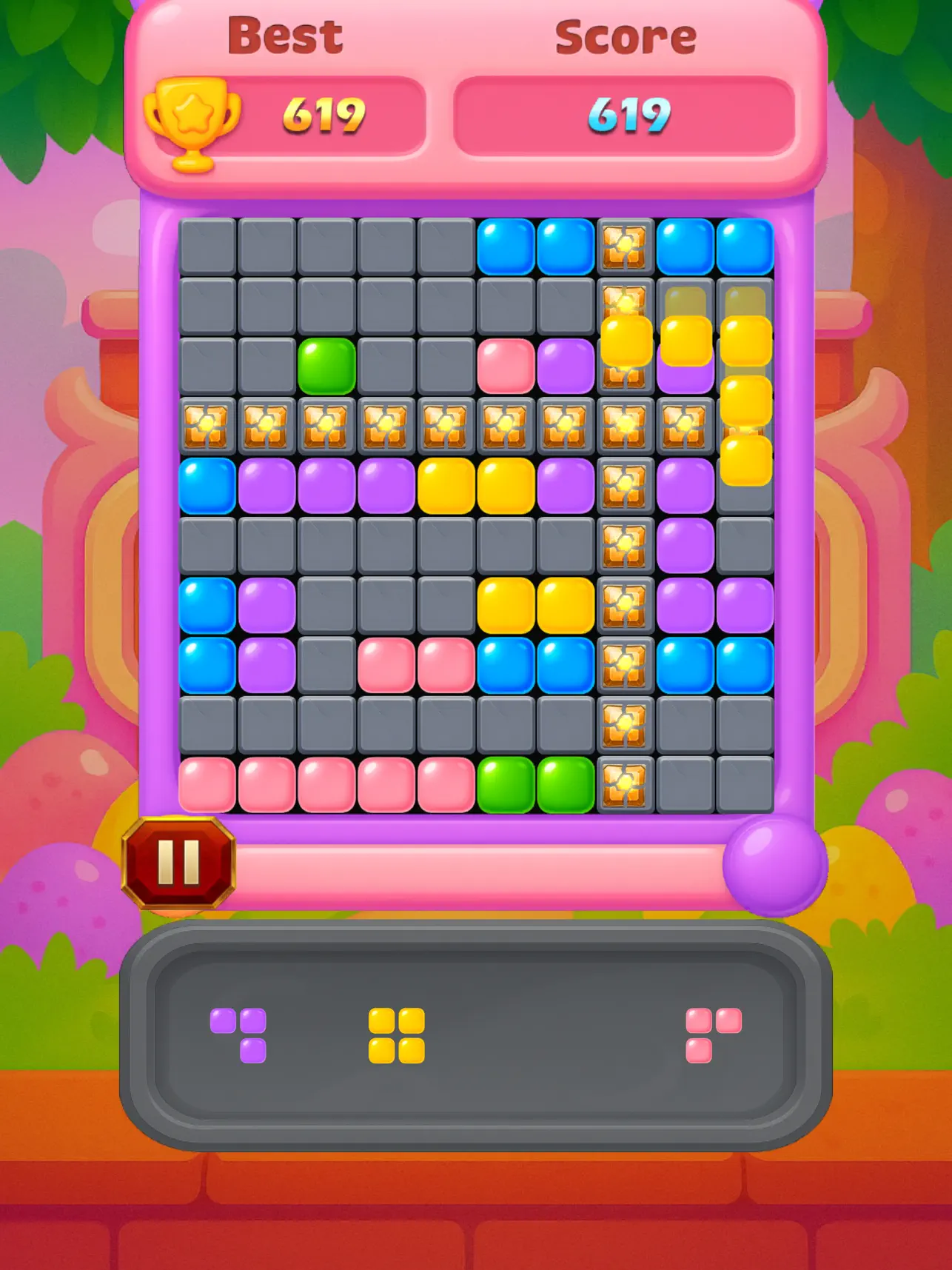Click the pink block next to the purple block

click(x=505, y=363)
